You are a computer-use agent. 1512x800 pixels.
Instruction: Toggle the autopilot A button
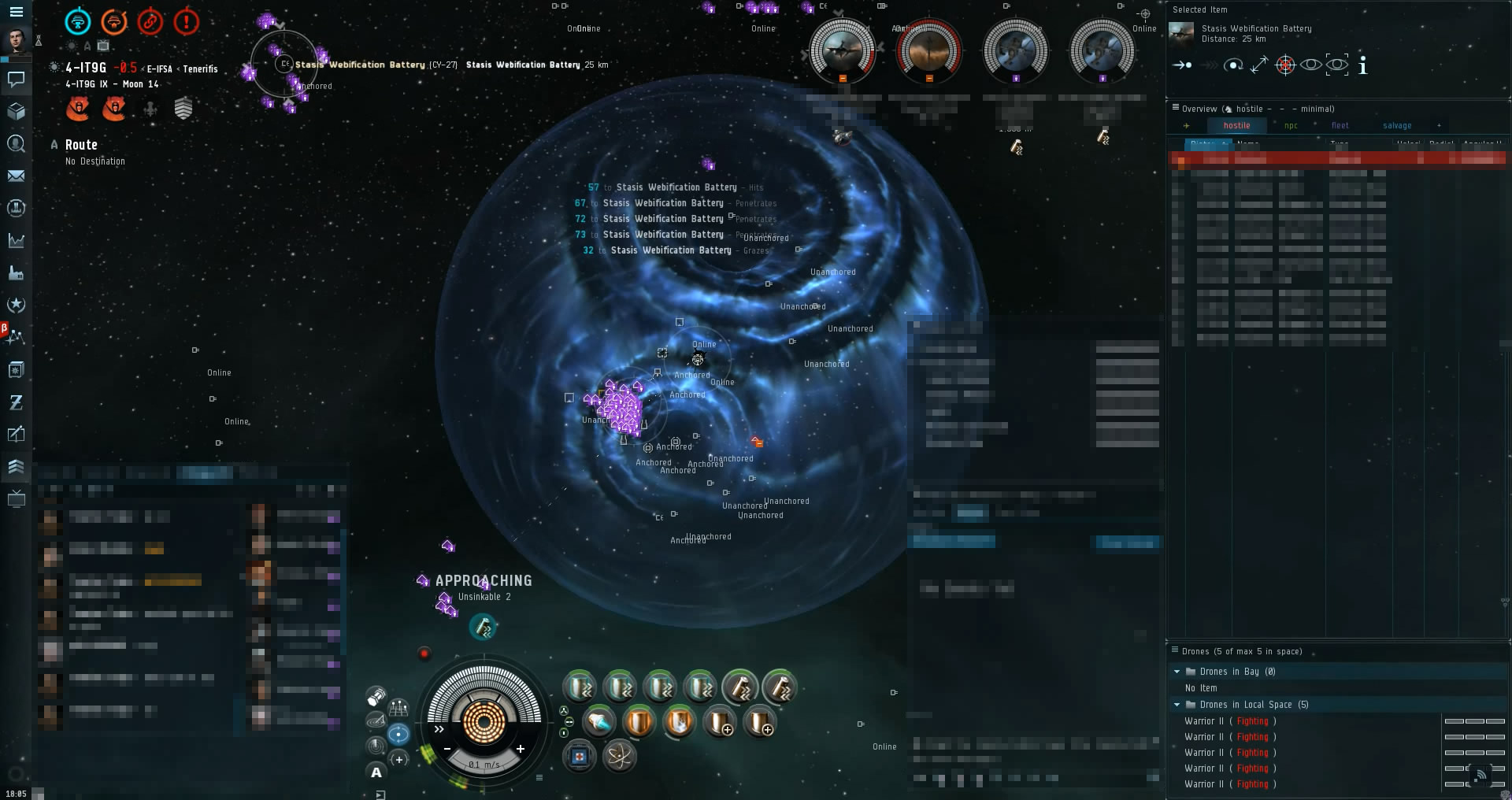coord(376,772)
